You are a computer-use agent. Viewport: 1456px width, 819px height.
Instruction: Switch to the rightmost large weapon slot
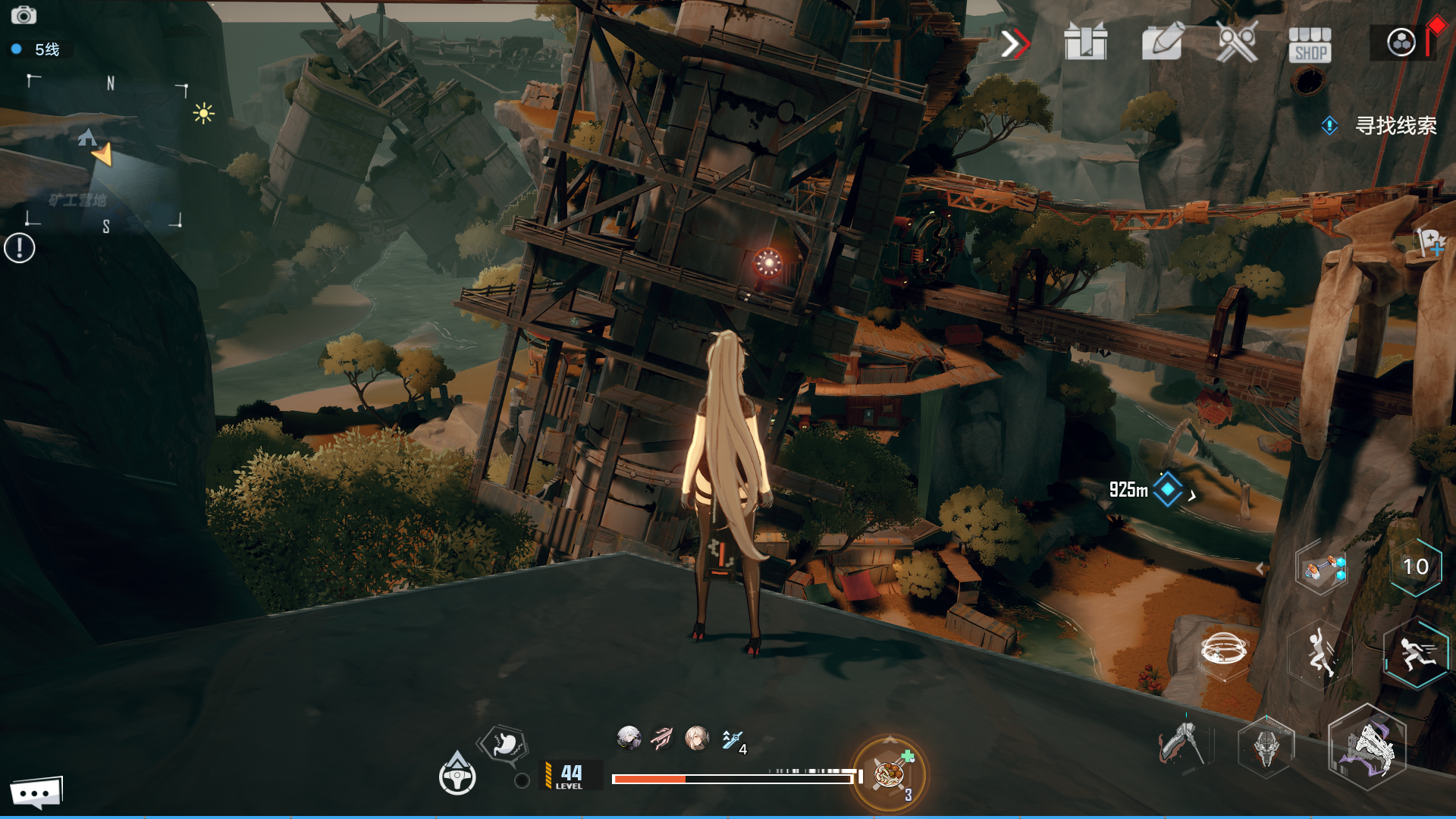pyautogui.click(x=1367, y=748)
